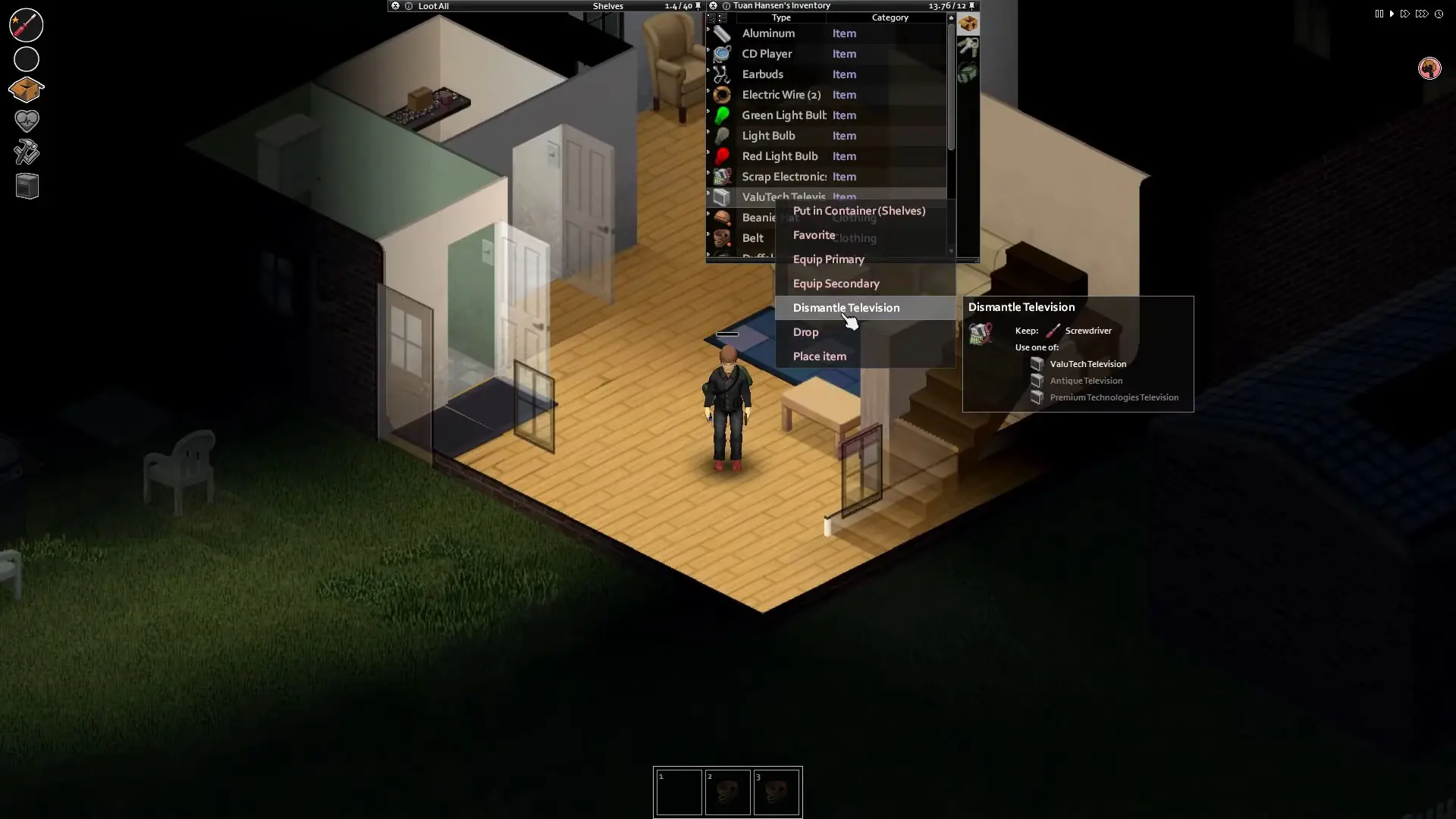Viewport: 1456px width, 819px height.
Task: Select the key ring container icon
Action: click(968, 45)
